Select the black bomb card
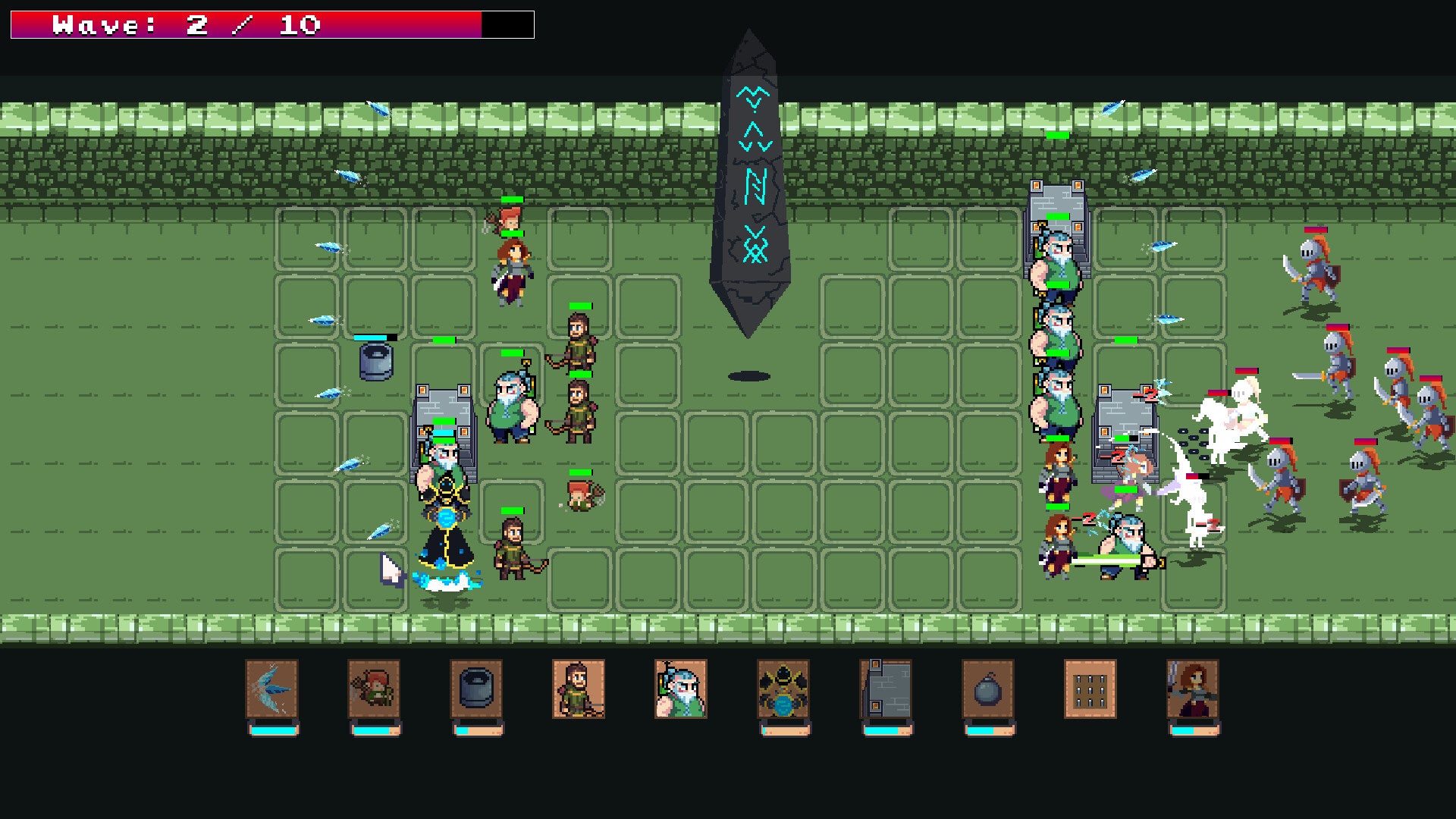 pyautogui.click(x=988, y=689)
